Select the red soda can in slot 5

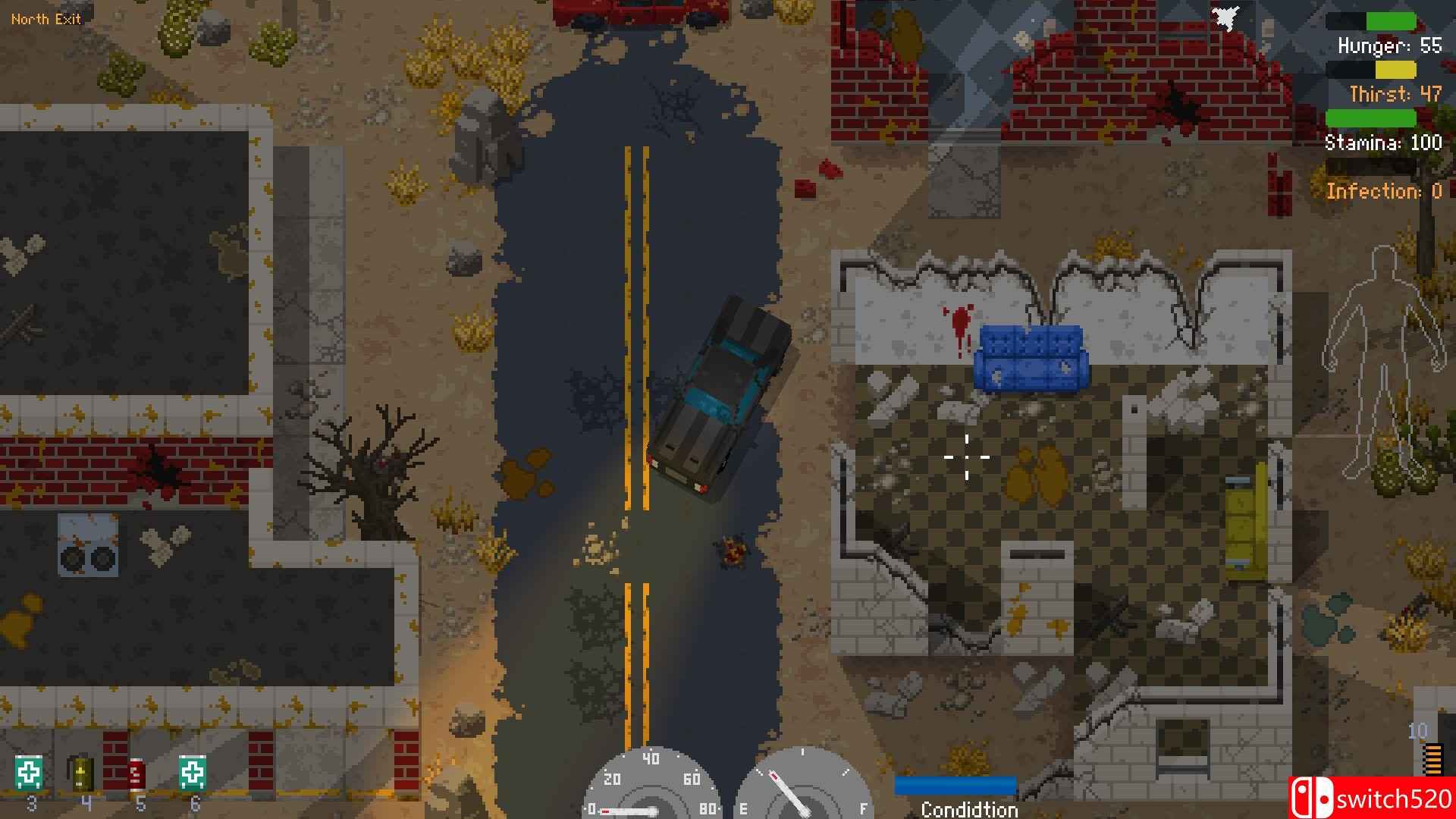pos(136,774)
